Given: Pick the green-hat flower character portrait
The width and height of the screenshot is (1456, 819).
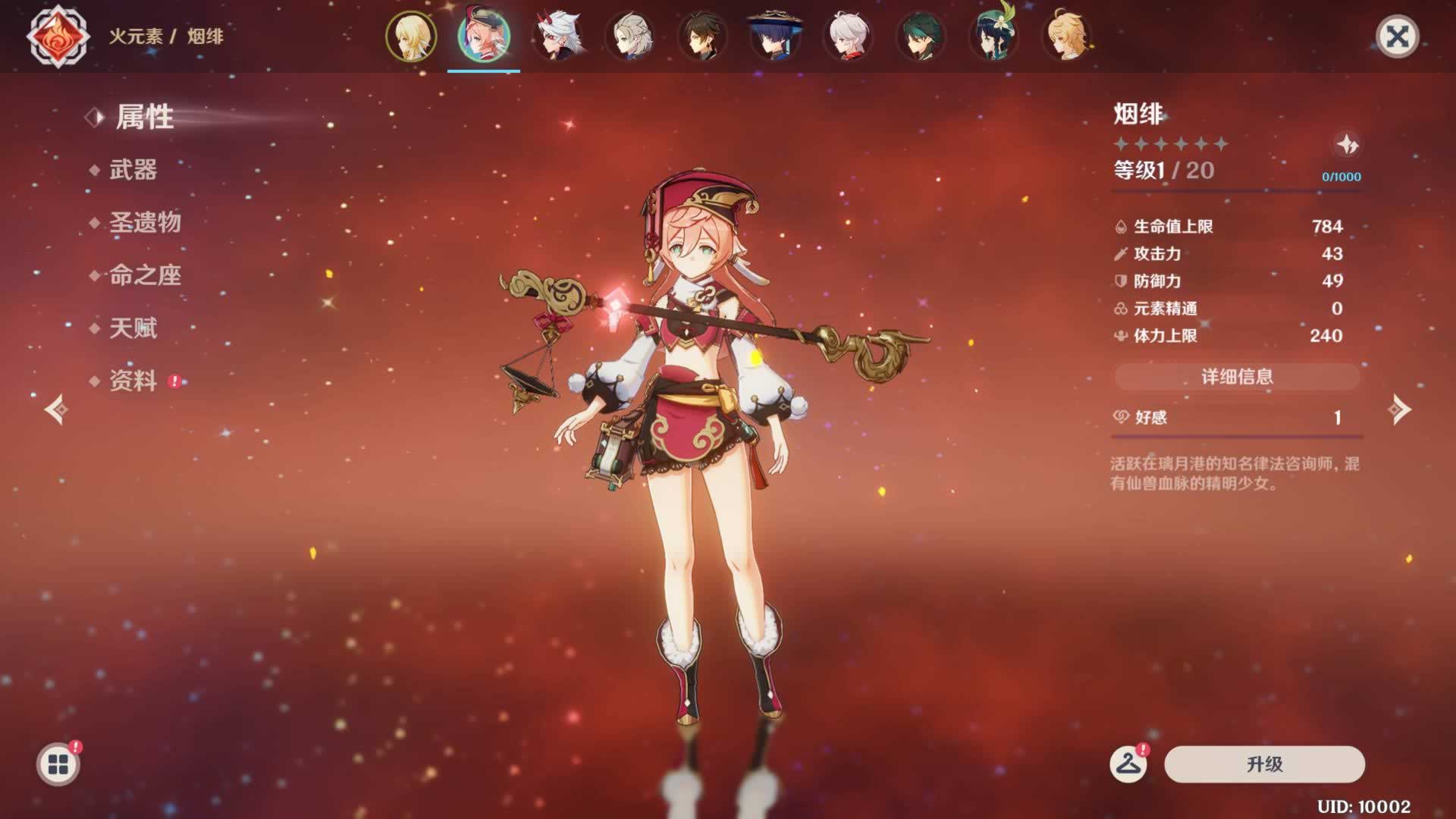Looking at the screenshot, I should [993, 36].
